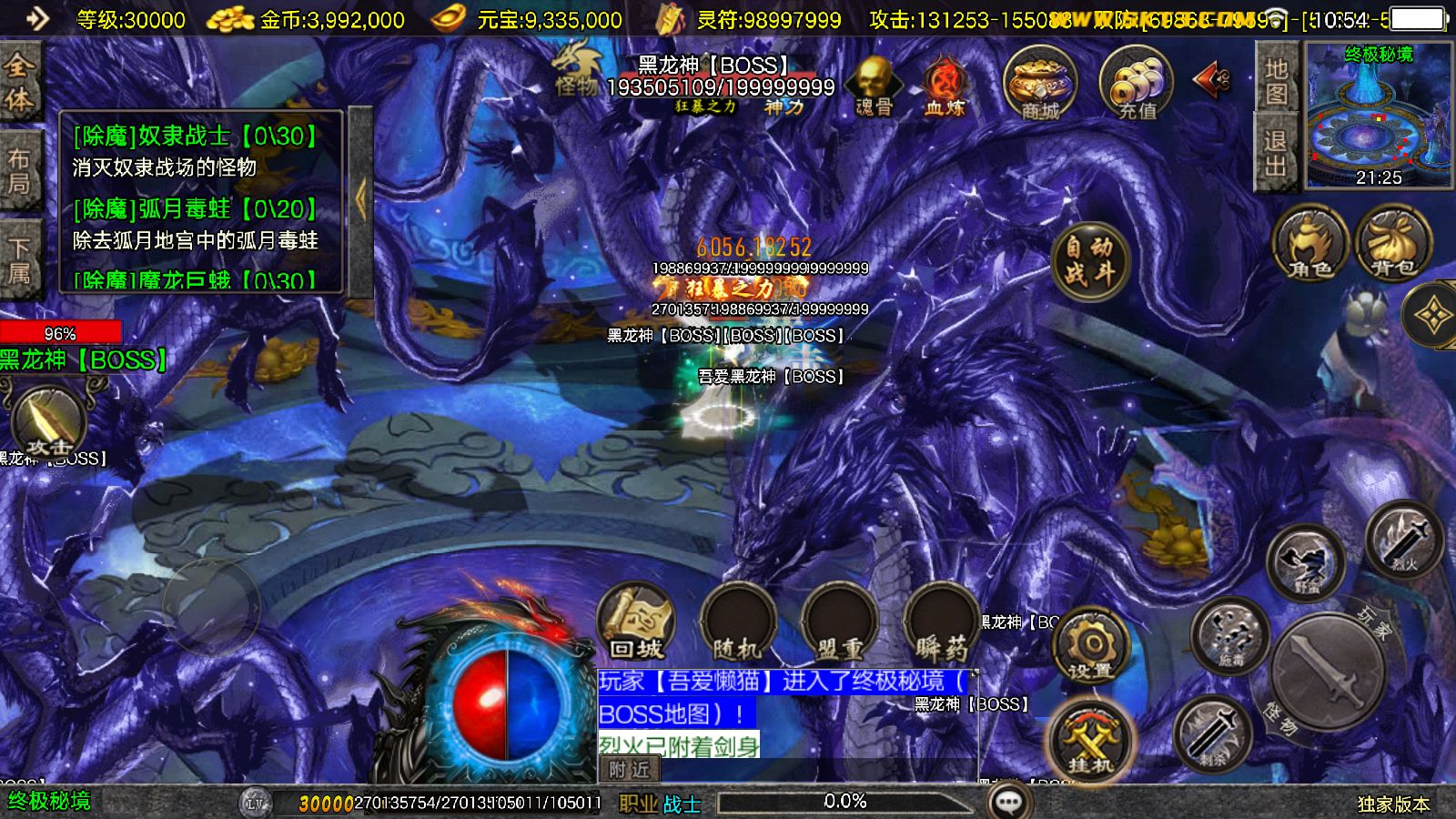Viewport: 1456px width, 819px height.
Task: Use the 瞬药 instant potion slot
Action: point(941,622)
